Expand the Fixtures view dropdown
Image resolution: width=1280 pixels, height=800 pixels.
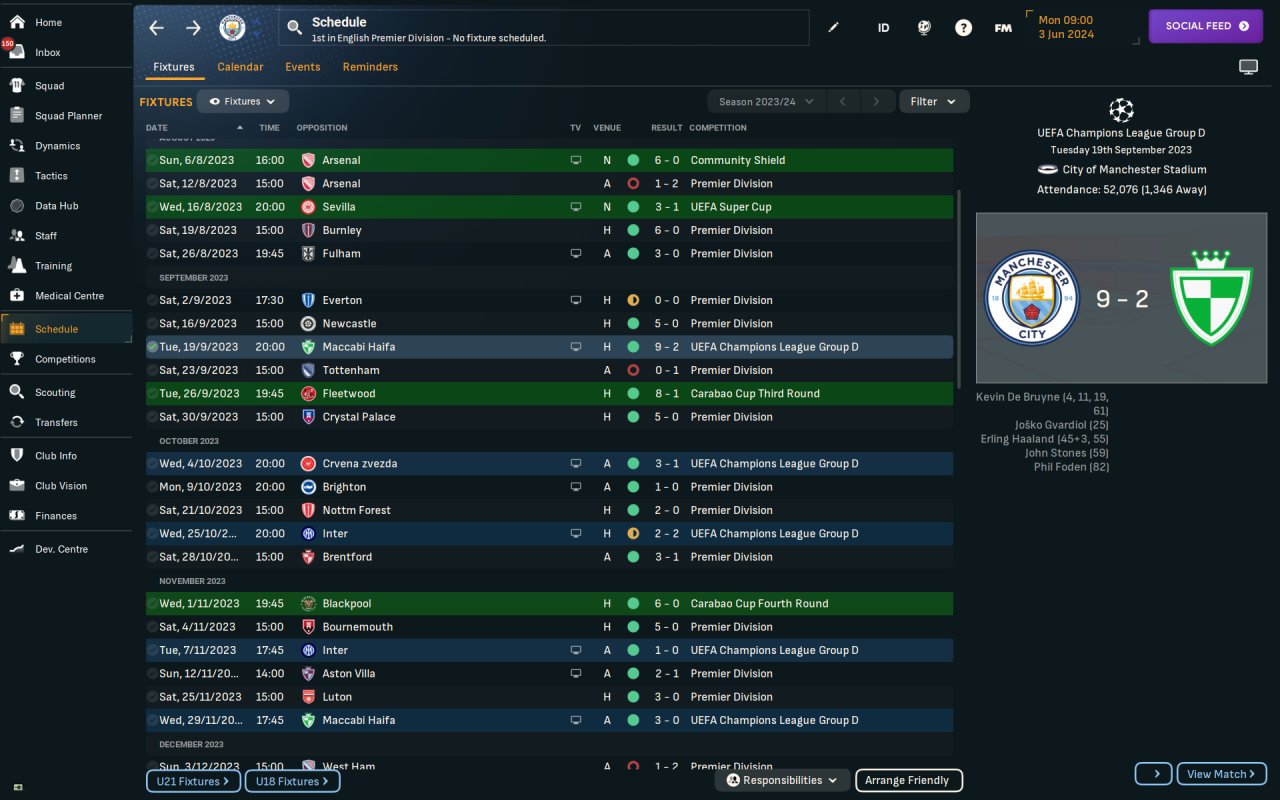point(243,101)
